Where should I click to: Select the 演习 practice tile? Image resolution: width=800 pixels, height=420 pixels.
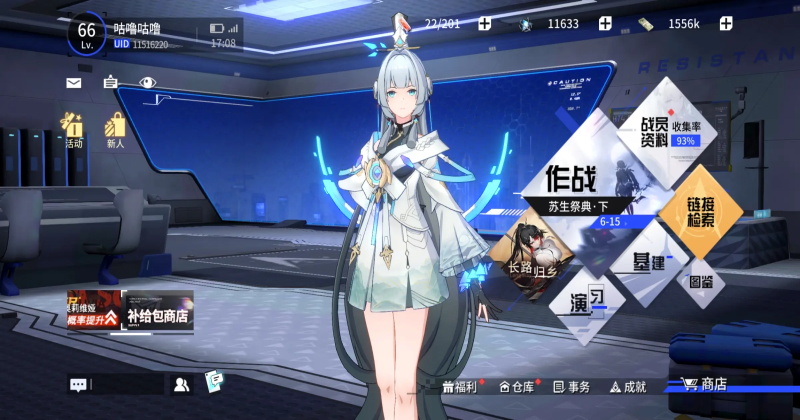click(588, 298)
